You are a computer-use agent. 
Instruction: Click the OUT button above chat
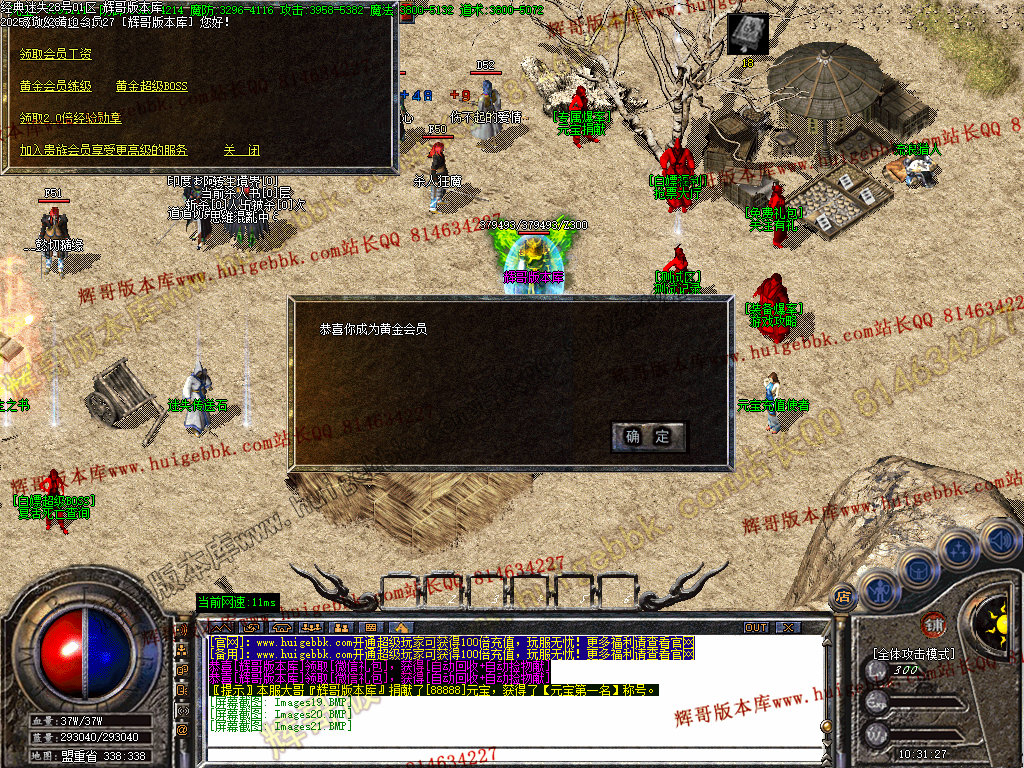point(757,627)
